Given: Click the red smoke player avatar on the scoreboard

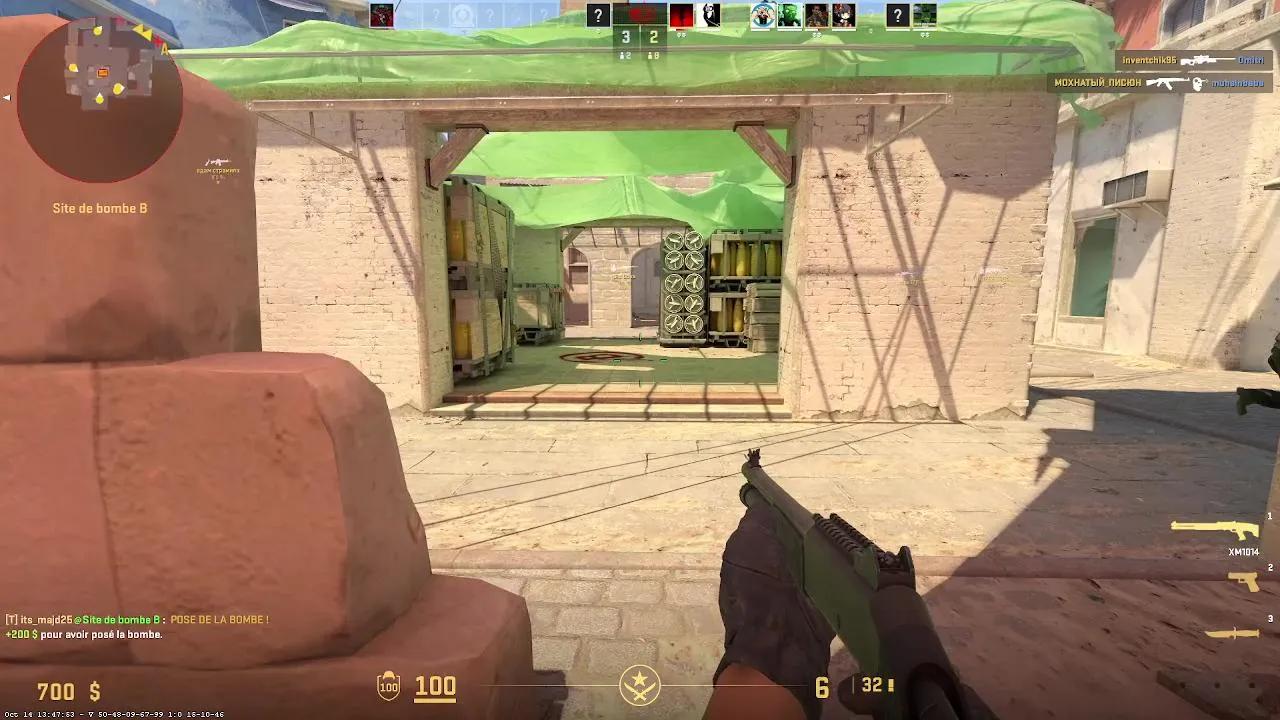Looking at the screenshot, I should (681, 14).
